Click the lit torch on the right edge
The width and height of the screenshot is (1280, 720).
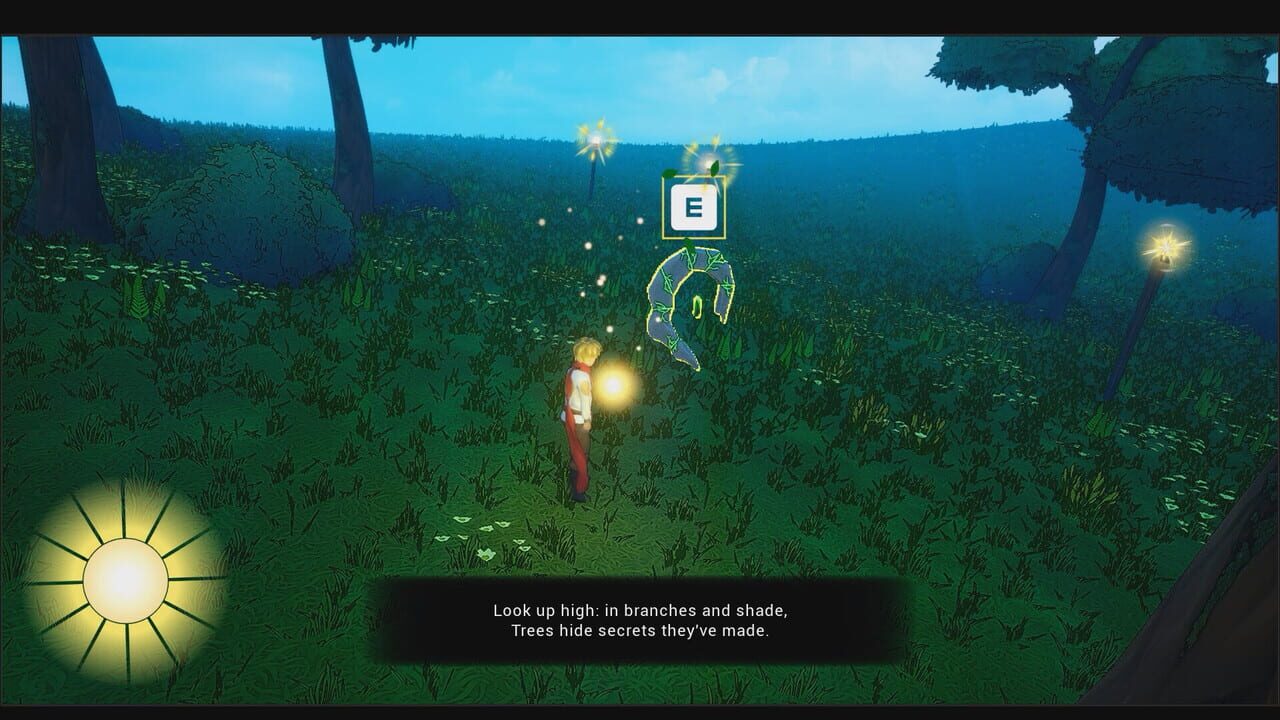[1163, 250]
